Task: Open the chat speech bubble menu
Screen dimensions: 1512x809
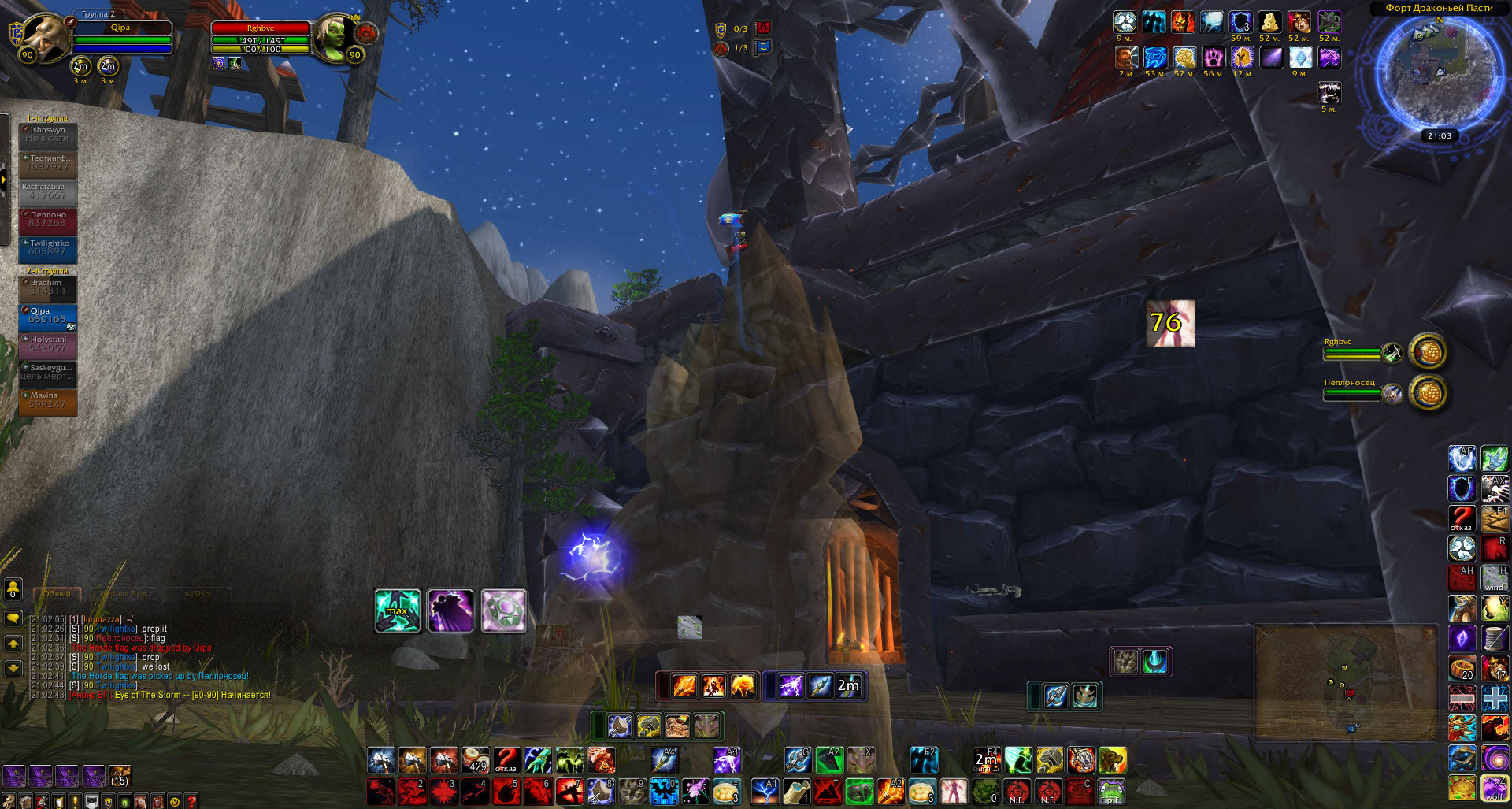Action: pyautogui.click(x=13, y=618)
